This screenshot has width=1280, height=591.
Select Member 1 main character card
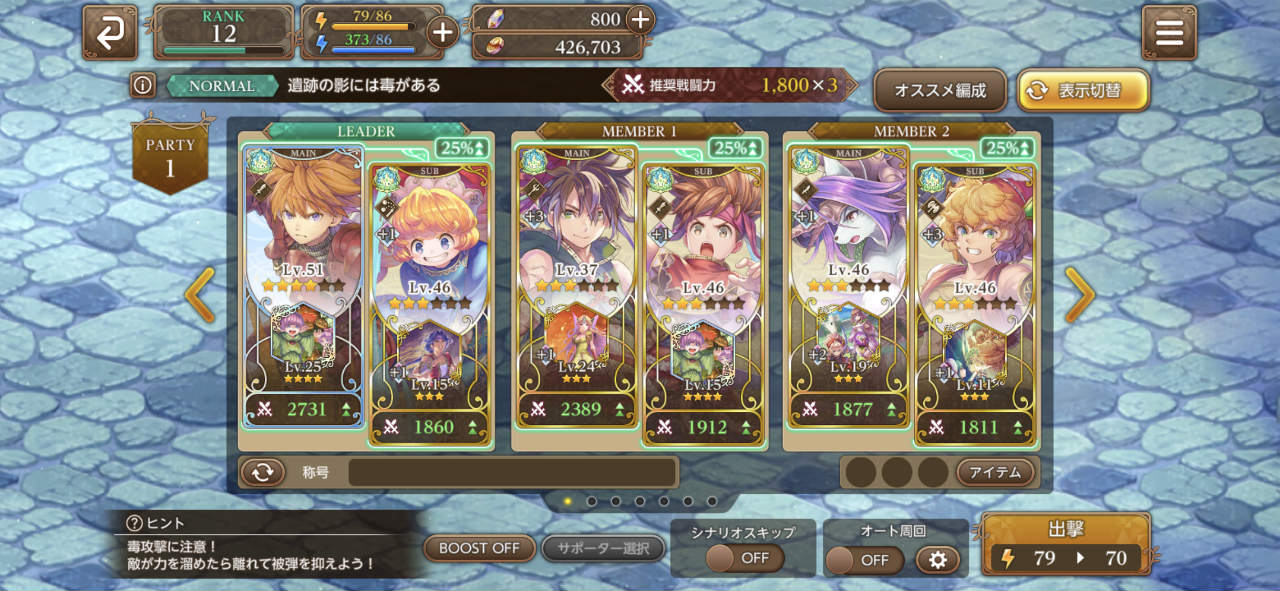point(576,270)
